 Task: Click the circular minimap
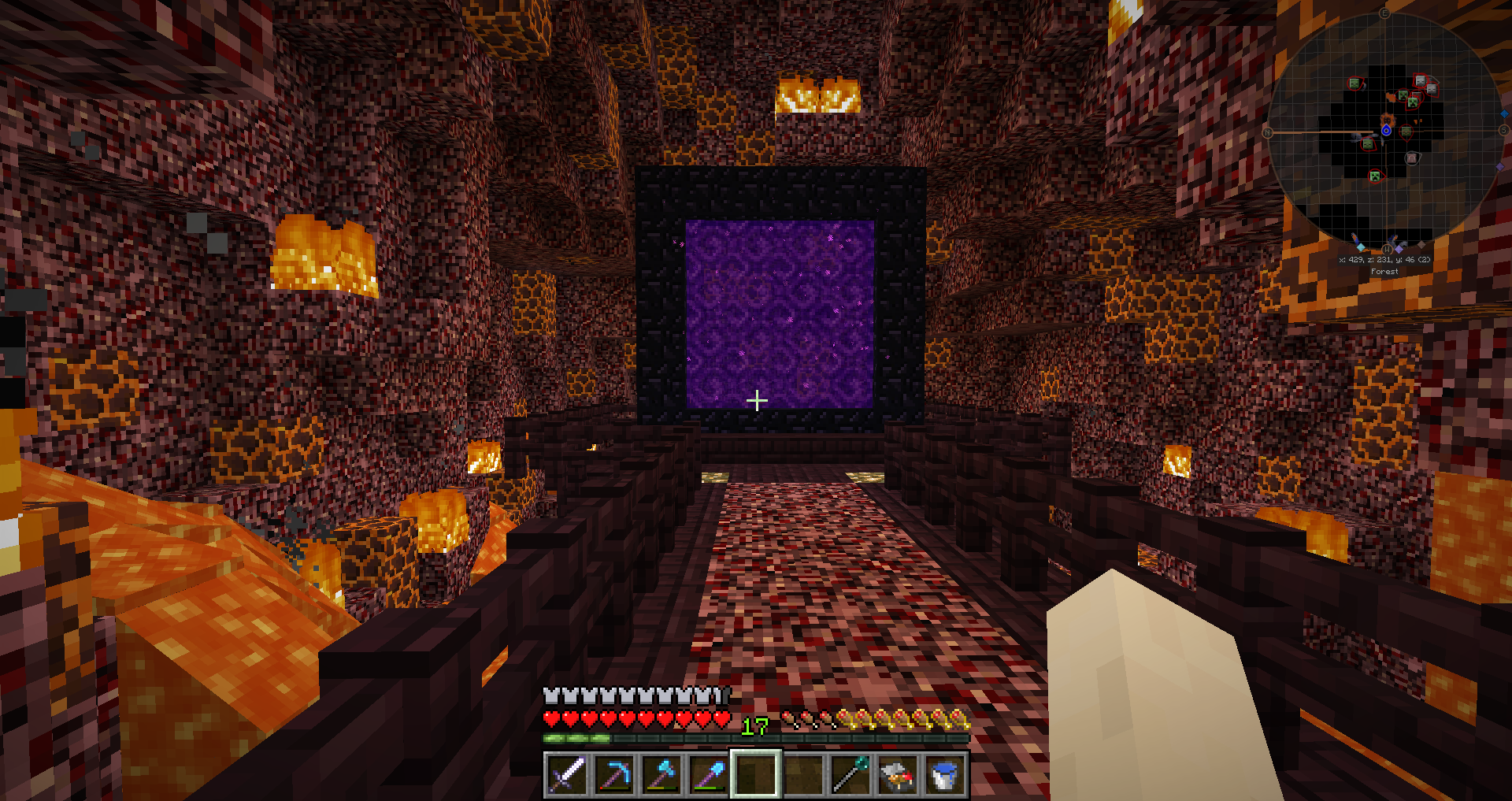(x=1386, y=130)
